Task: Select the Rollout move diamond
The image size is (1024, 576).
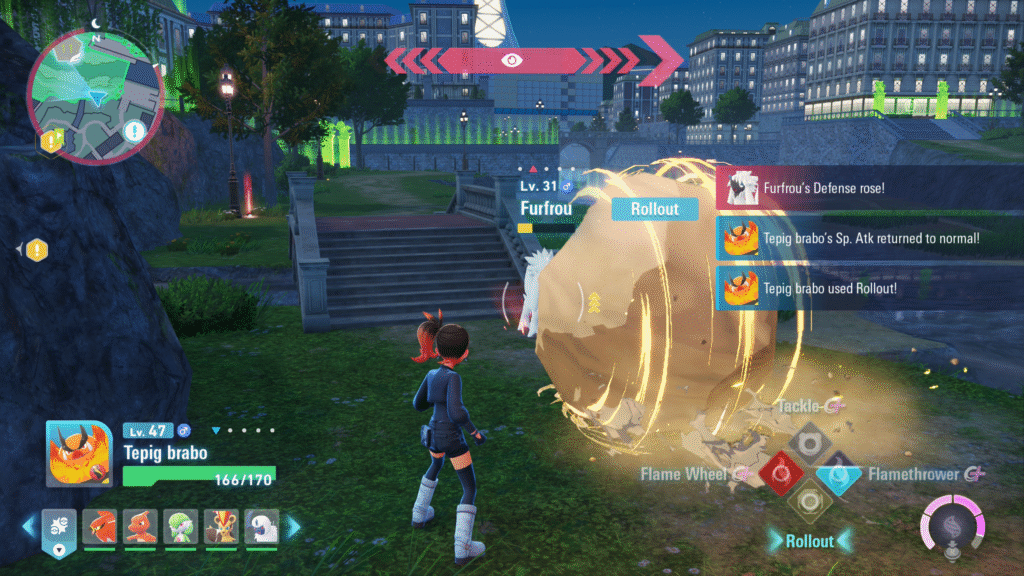Action: [x=808, y=499]
